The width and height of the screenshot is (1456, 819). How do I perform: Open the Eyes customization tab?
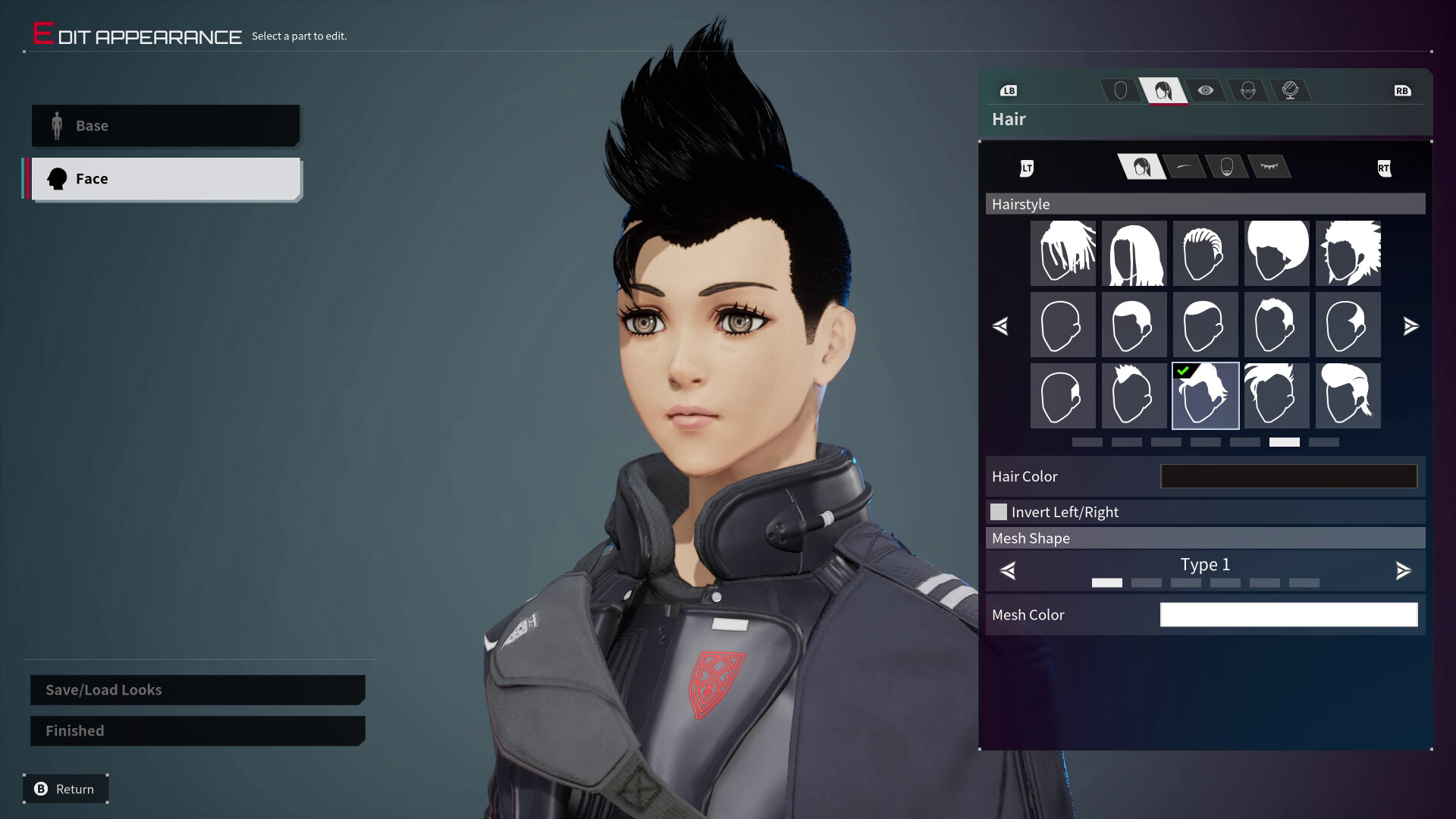tap(1207, 90)
